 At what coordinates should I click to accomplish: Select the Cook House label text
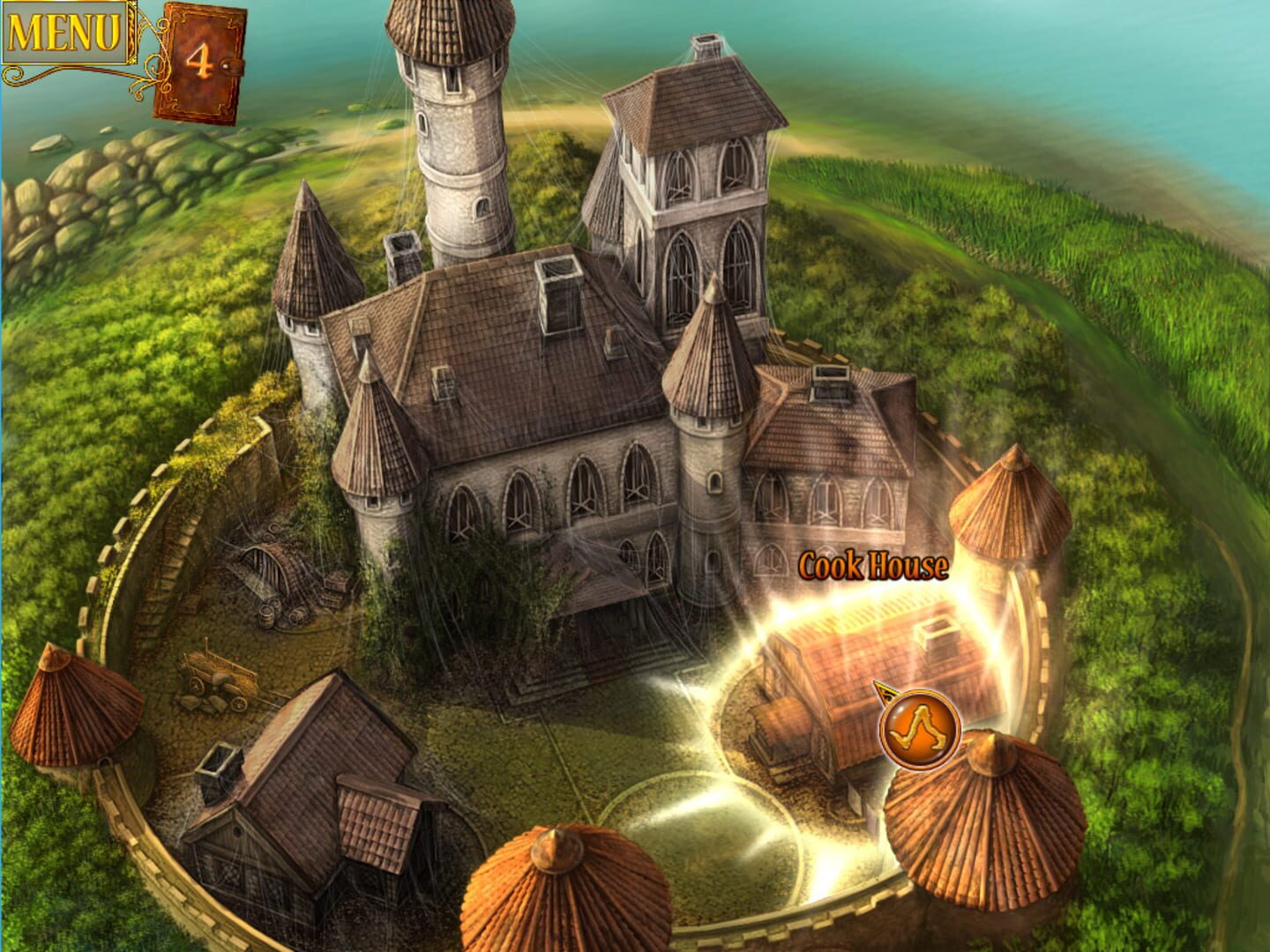(871, 567)
